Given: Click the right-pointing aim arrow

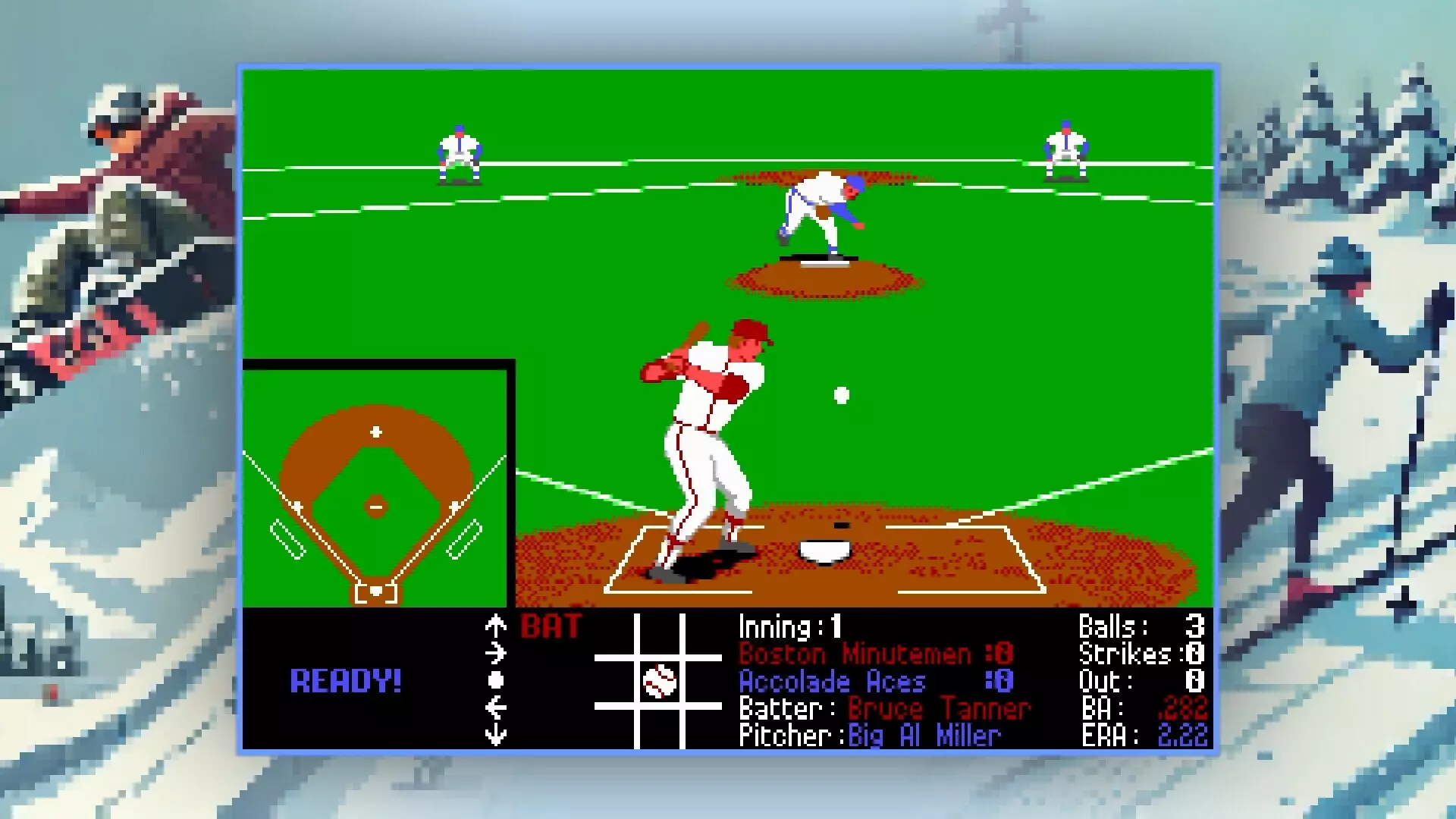Looking at the screenshot, I should coord(497,653).
